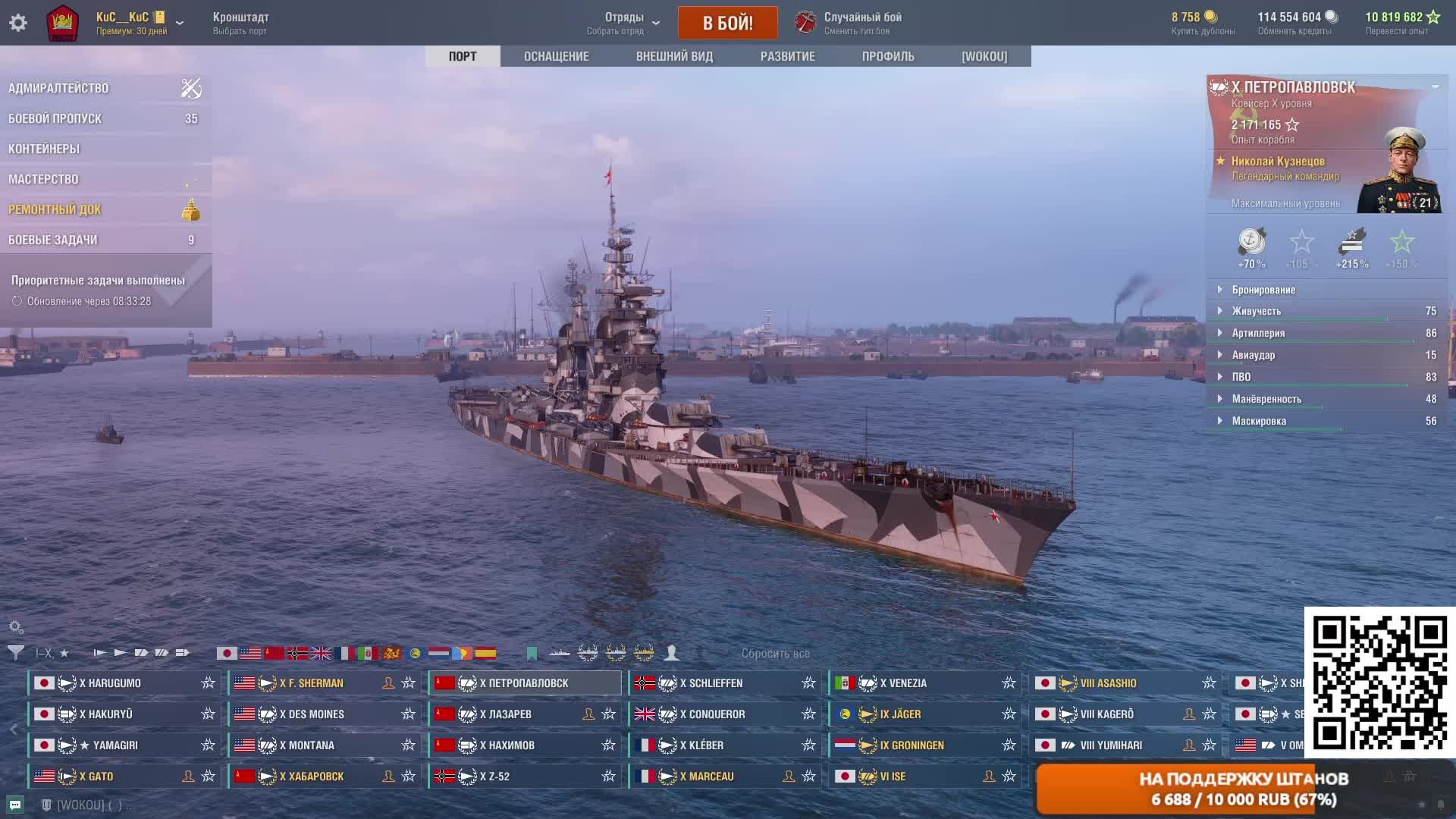Viewport: 1456px width, 819px height.
Task: Open the ВНЕШНИЙ ВИД tab
Action: [674, 56]
